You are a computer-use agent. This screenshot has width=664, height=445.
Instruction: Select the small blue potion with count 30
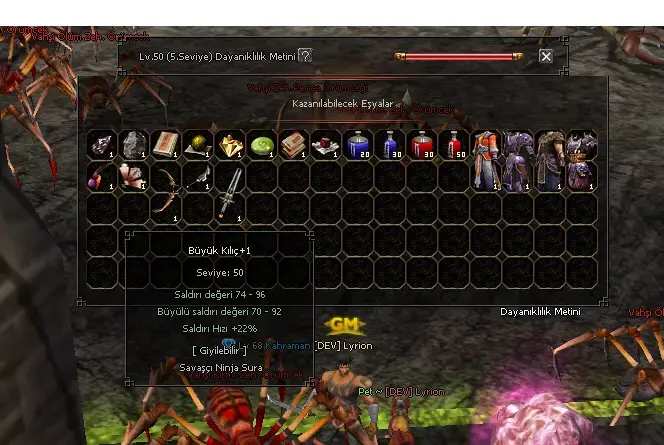click(390, 145)
